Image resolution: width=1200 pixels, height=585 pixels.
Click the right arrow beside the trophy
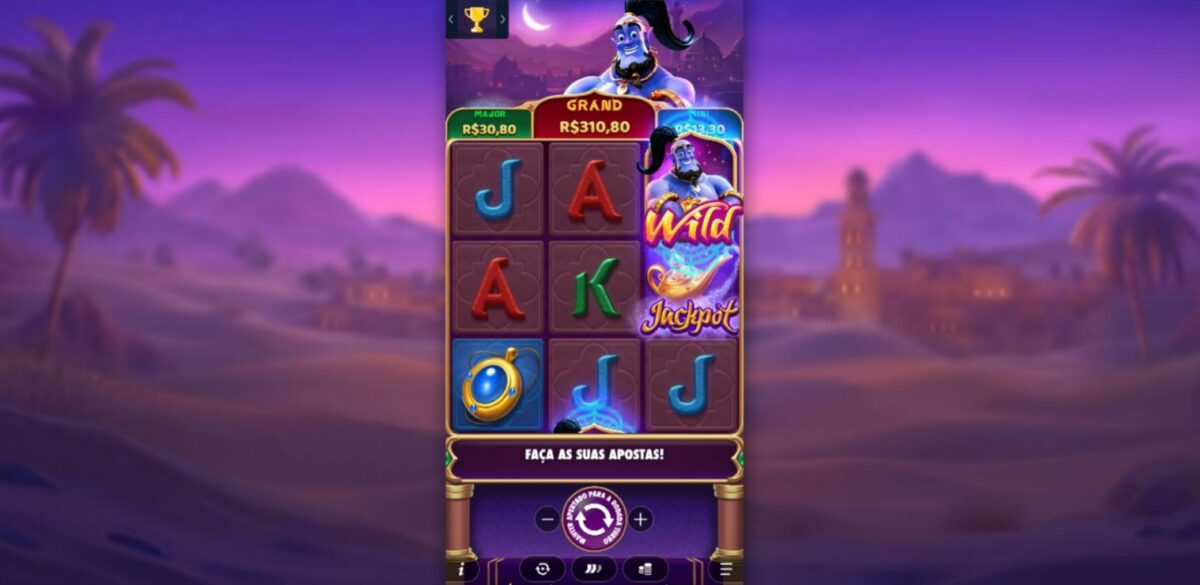pos(502,18)
